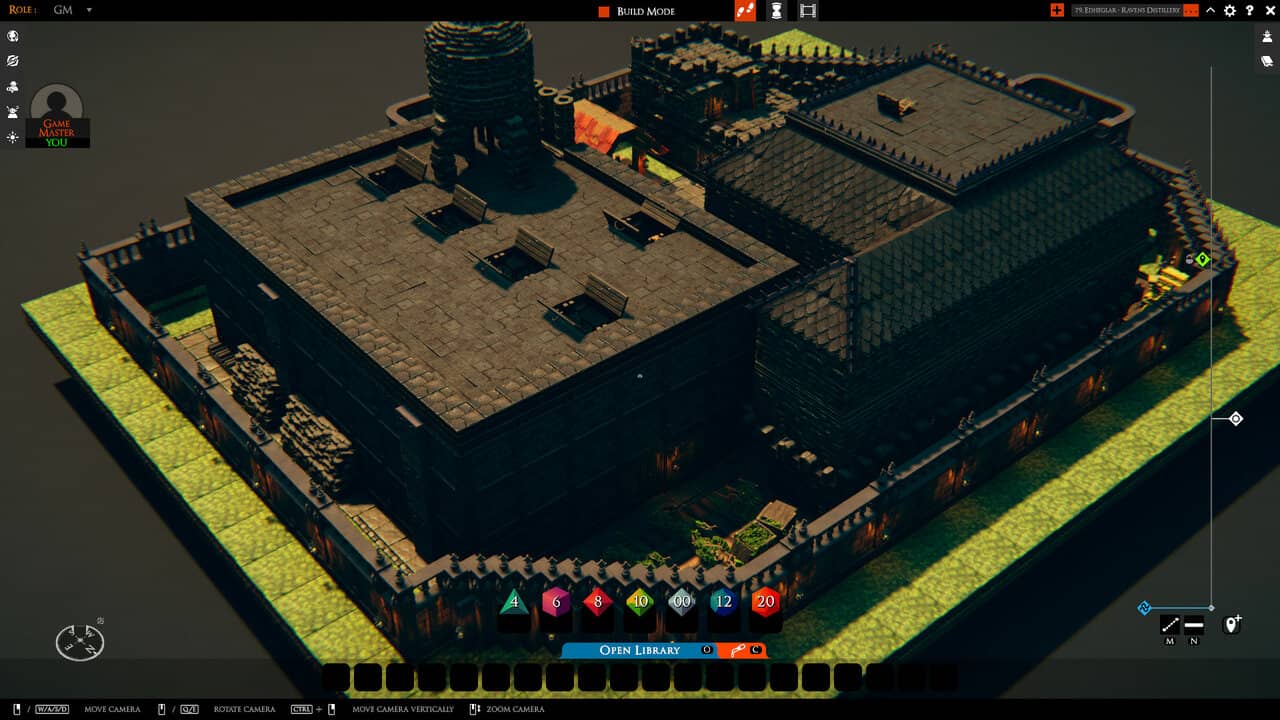Open the atlas globe icon in left sidebar
This screenshot has height=720, width=1280.
point(13,36)
